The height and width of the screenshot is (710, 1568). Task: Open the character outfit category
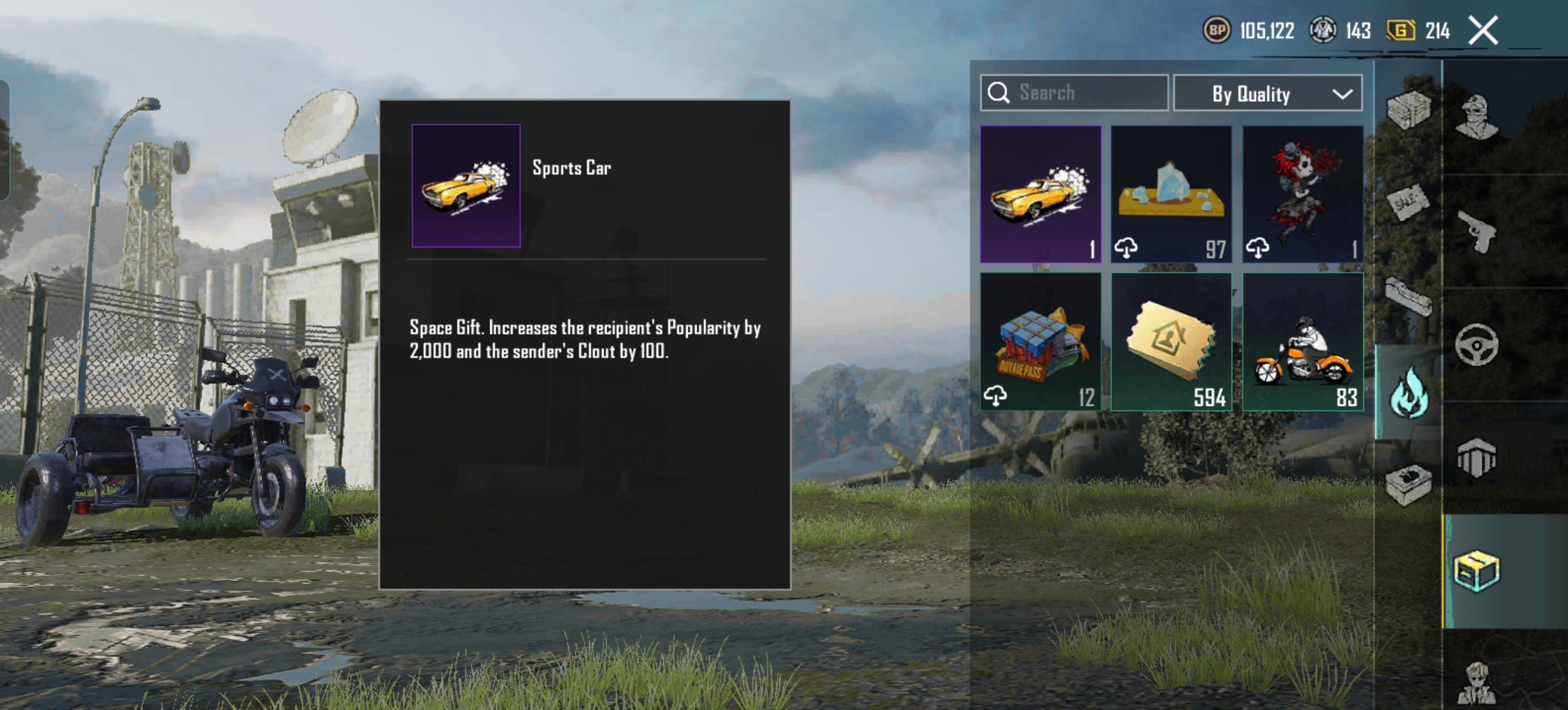(1477, 117)
